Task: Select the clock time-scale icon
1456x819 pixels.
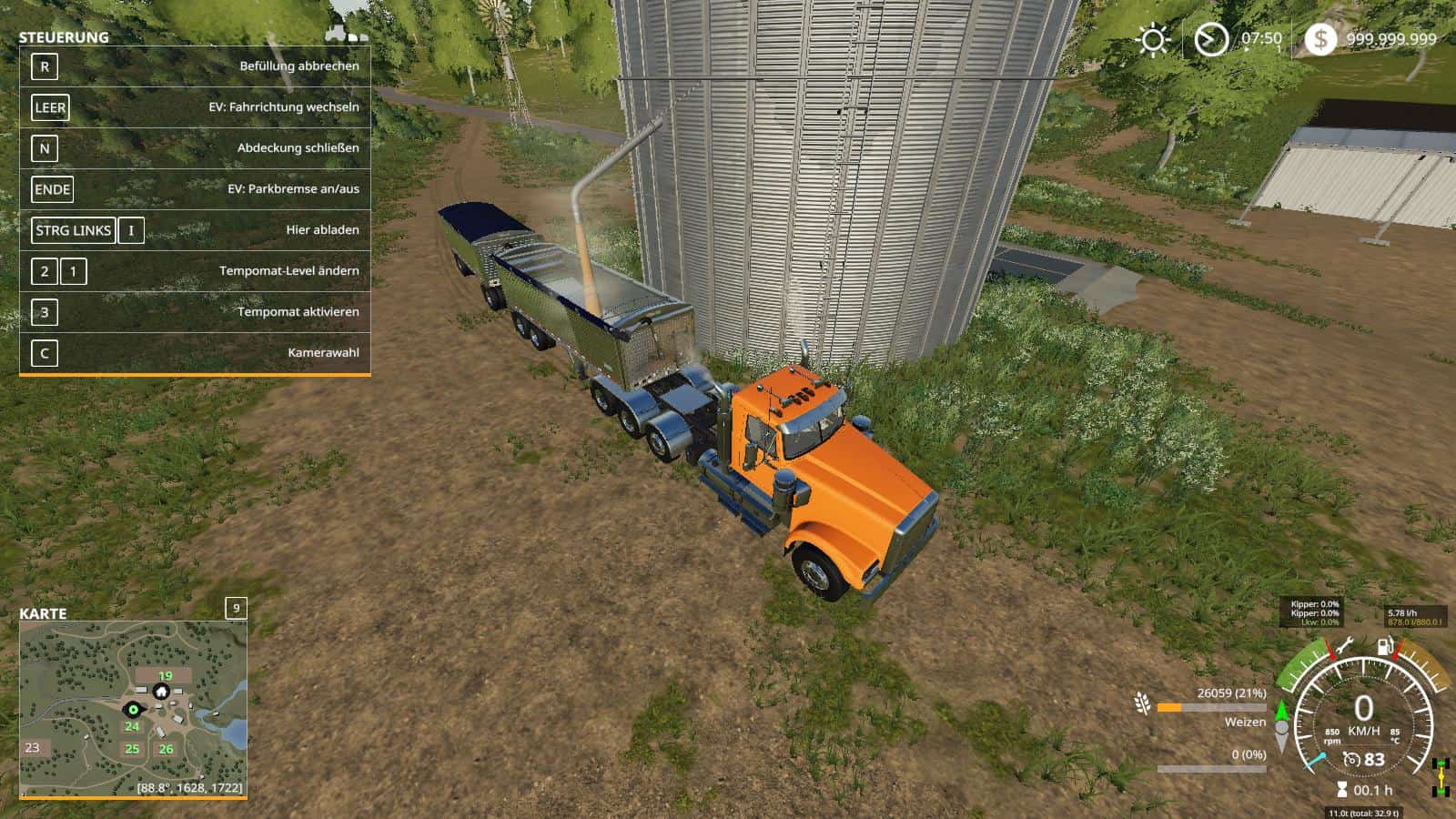Action: pyautogui.click(x=1210, y=40)
